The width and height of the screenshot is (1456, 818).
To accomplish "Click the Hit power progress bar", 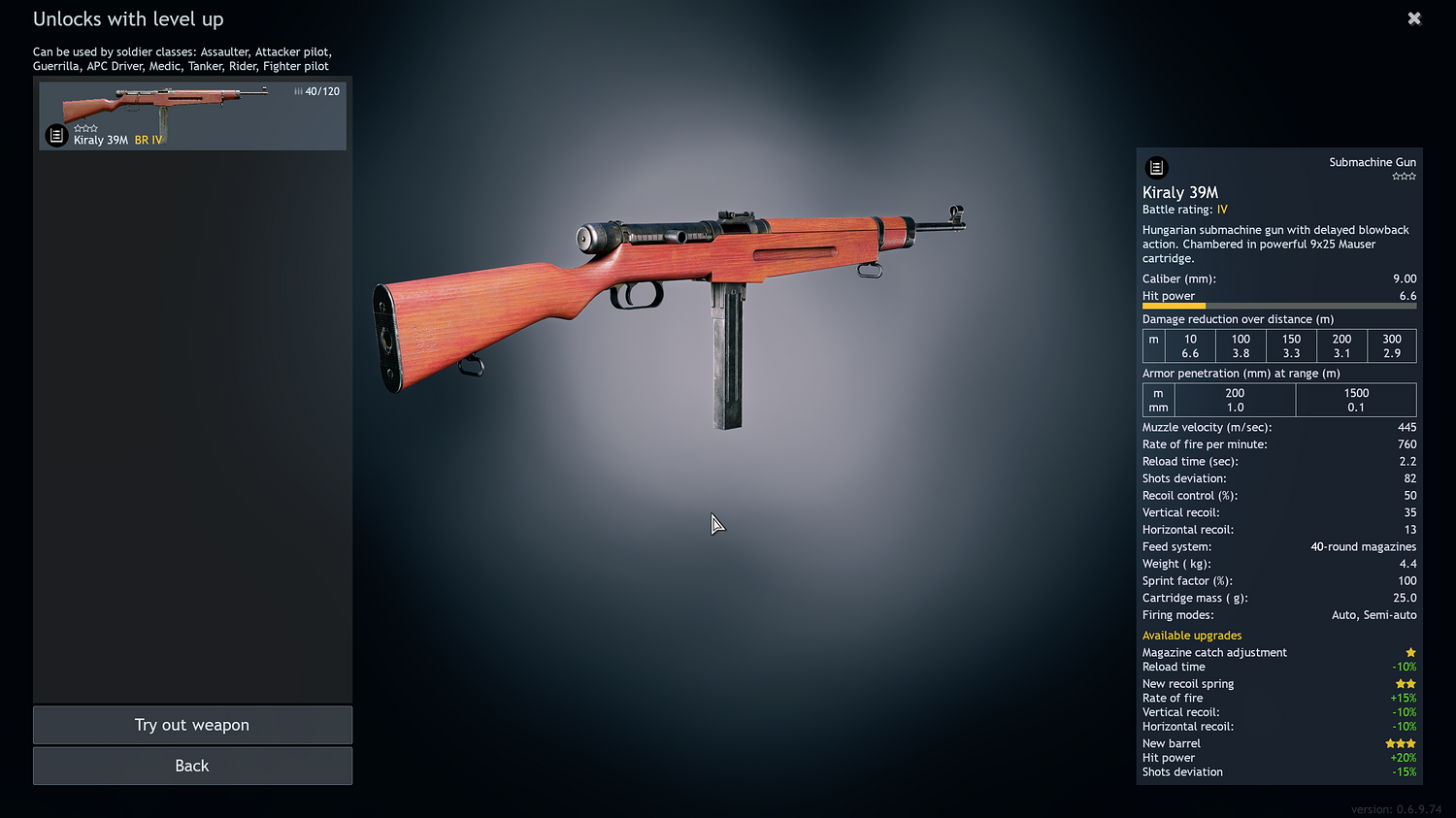I will tap(1278, 306).
